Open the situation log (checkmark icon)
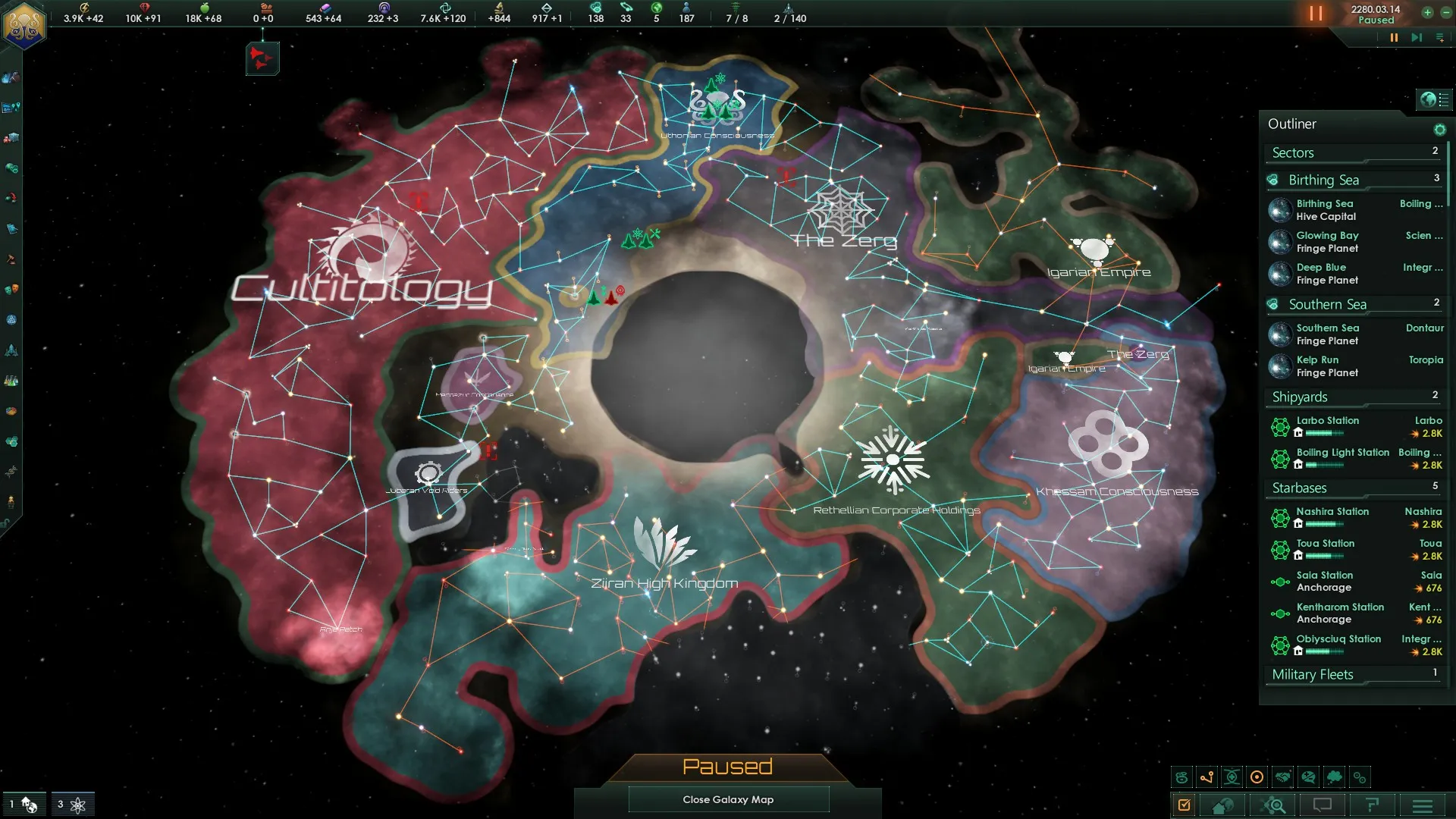This screenshot has width=1456, height=819. (x=1184, y=805)
